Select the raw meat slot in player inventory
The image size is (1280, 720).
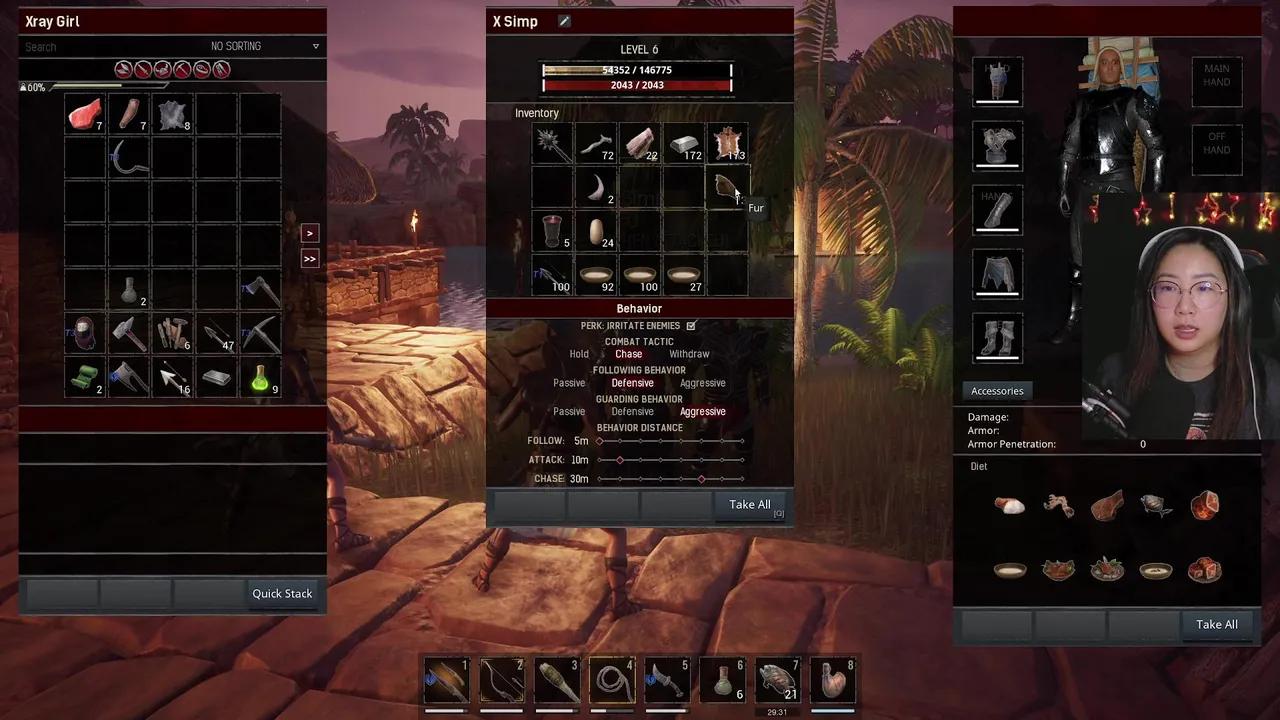(85, 114)
